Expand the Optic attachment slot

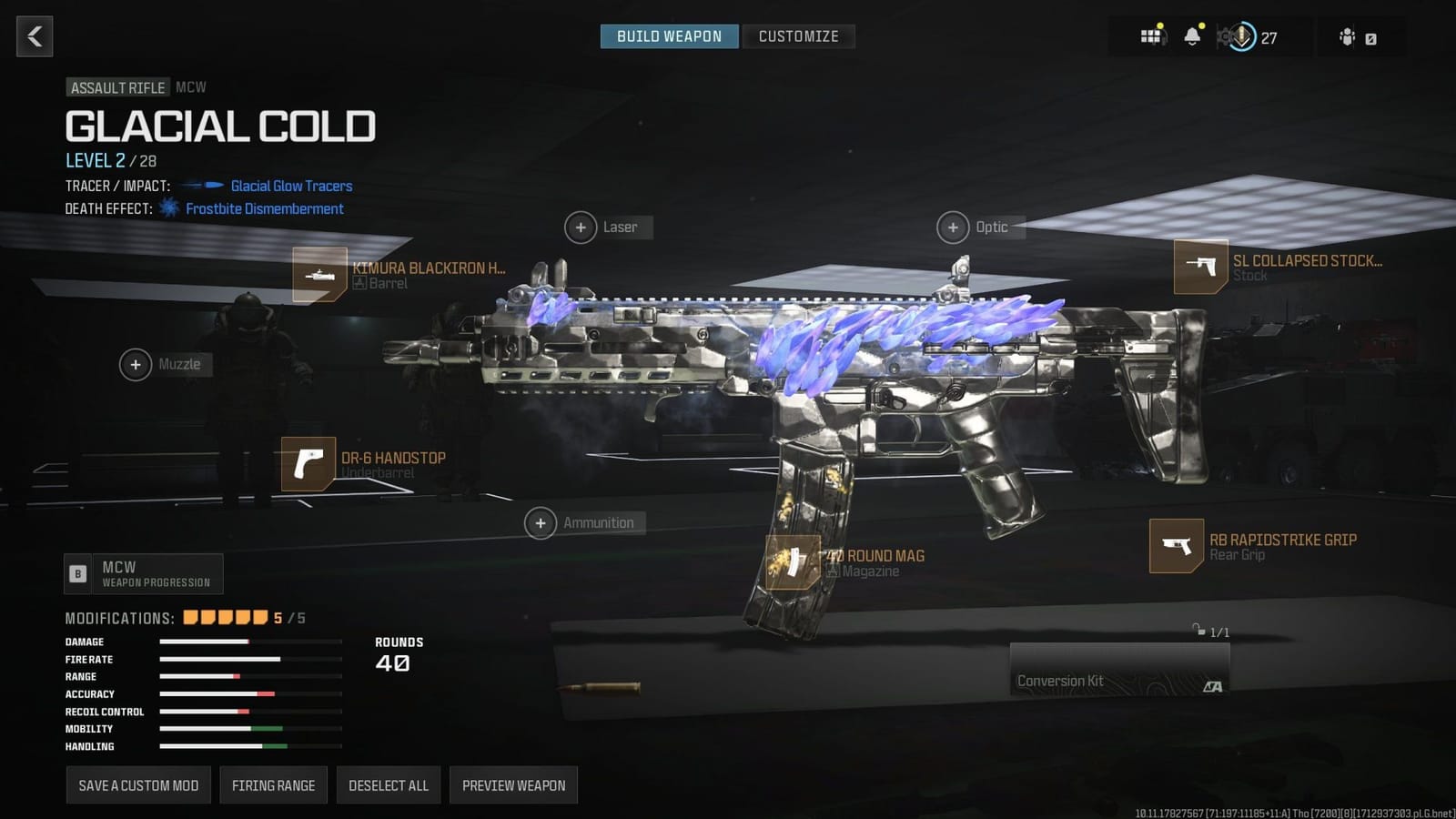point(953,227)
